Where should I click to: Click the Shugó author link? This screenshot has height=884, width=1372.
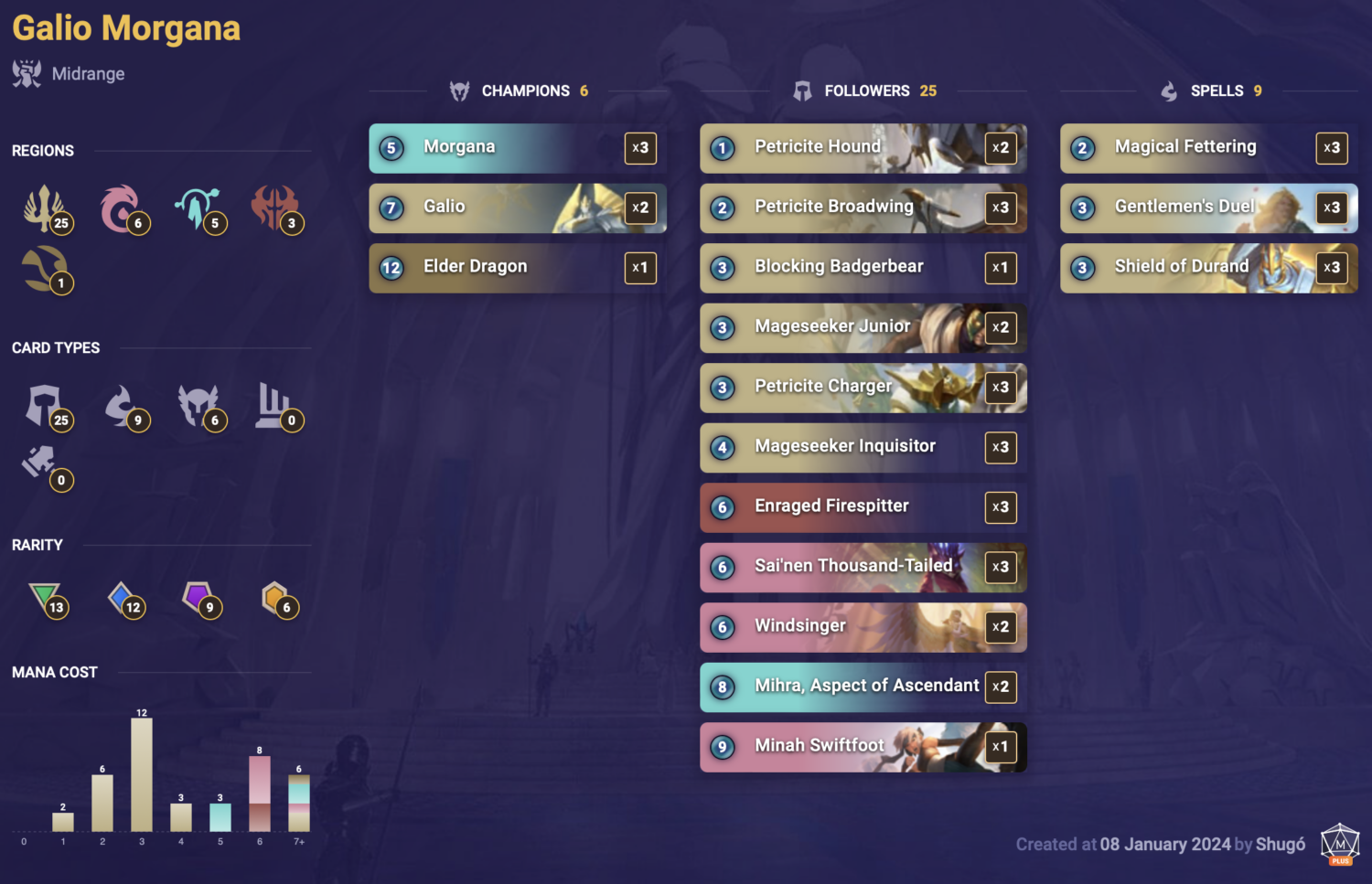pyautogui.click(x=1281, y=845)
